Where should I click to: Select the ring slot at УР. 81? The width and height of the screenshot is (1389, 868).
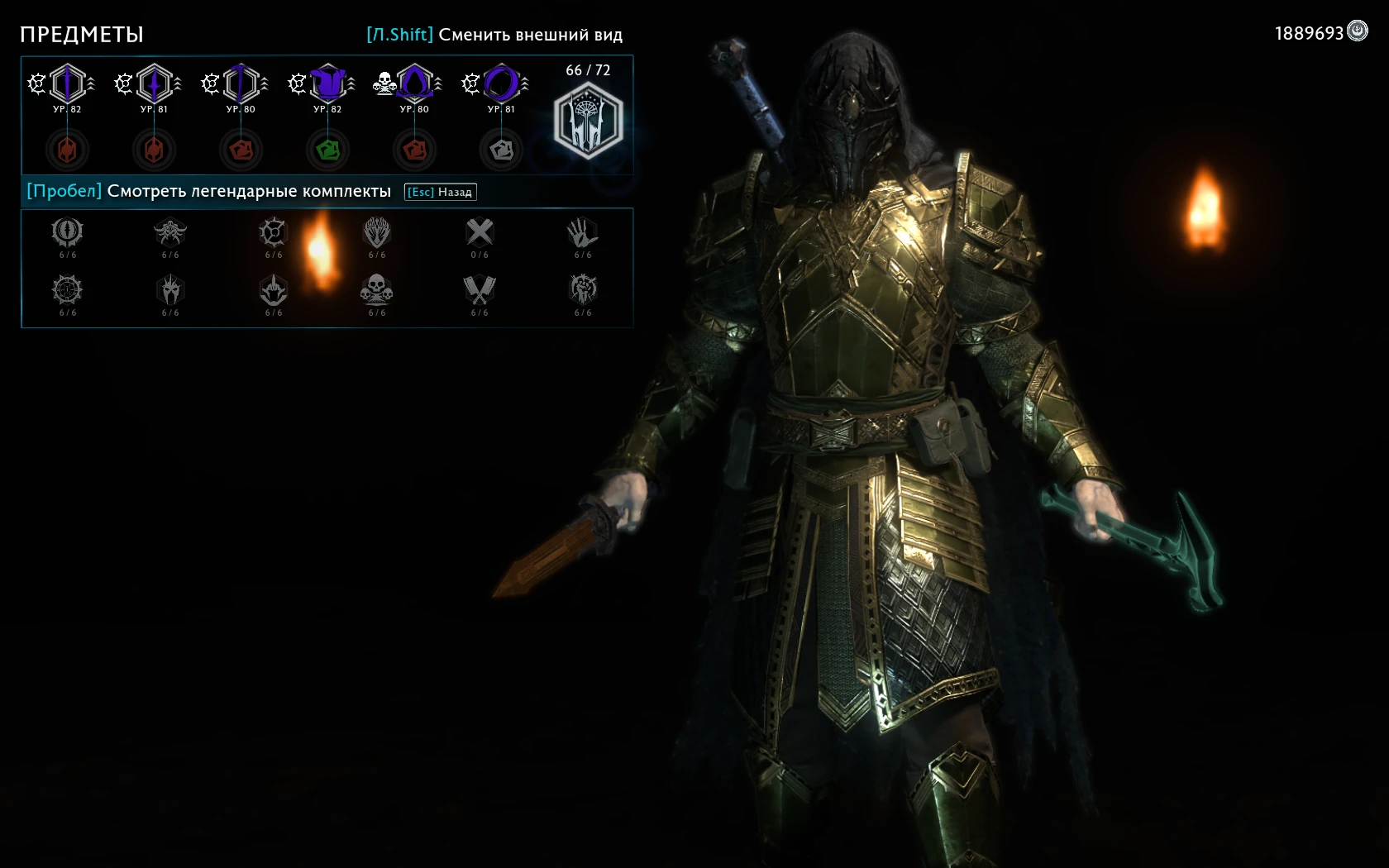[500, 83]
